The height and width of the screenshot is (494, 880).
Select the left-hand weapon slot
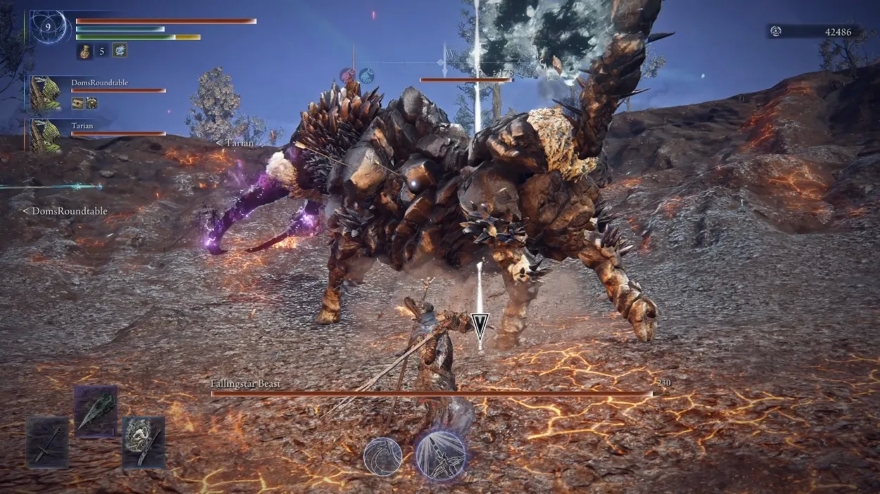tap(47, 440)
